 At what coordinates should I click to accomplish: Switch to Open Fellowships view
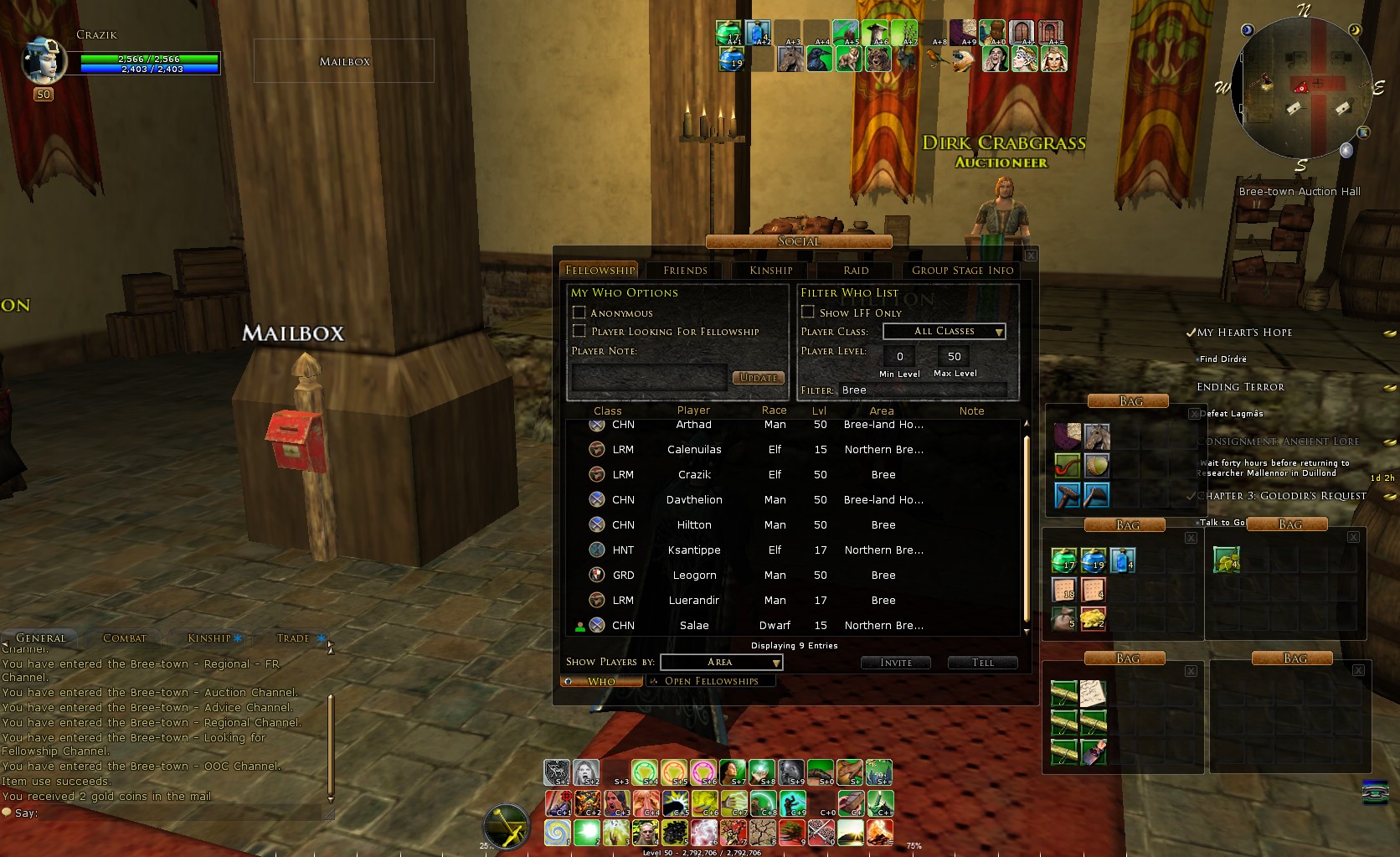pyautogui.click(x=711, y=681)
